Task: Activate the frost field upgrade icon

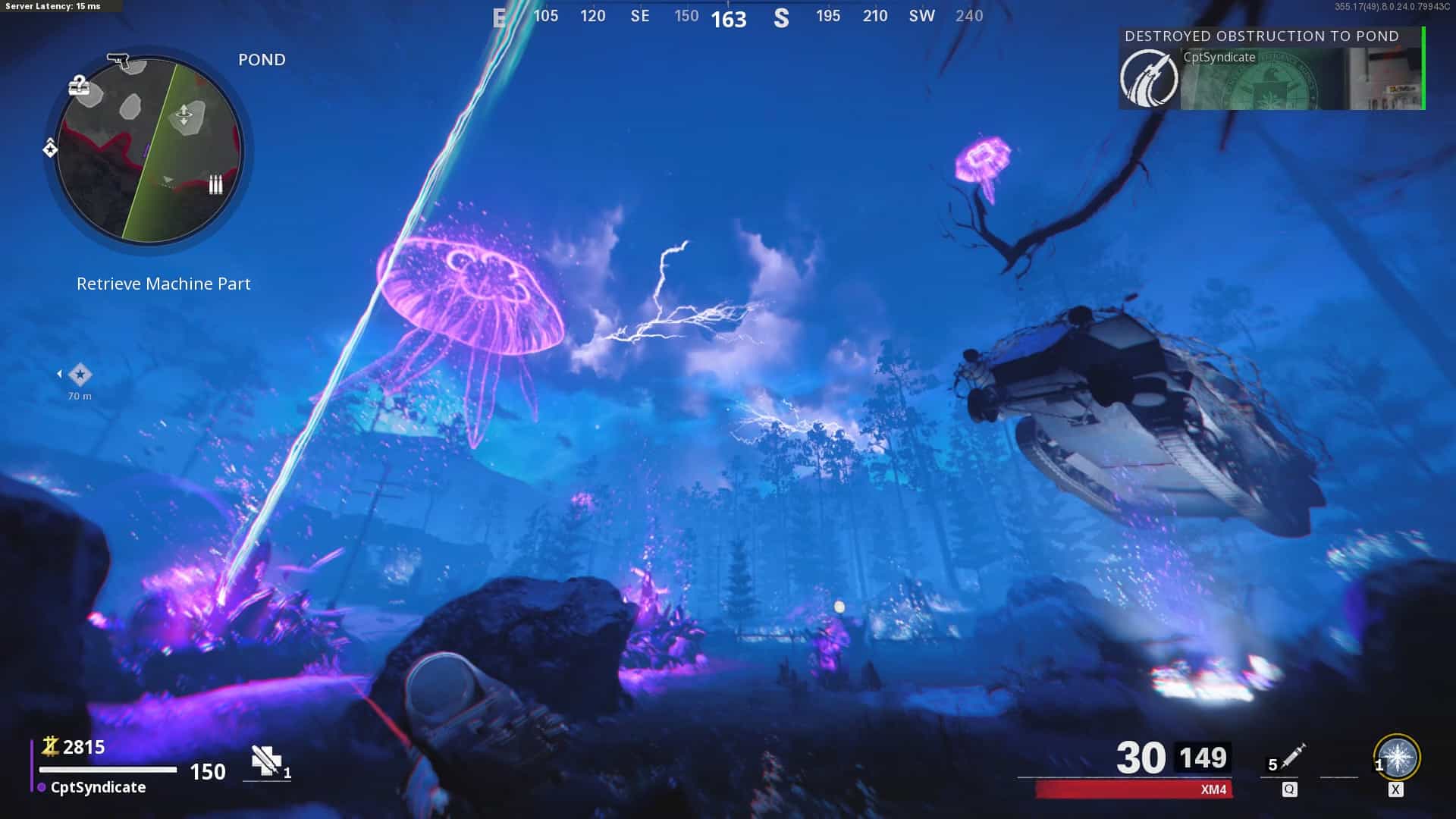Action: [x=1397, y=758]
